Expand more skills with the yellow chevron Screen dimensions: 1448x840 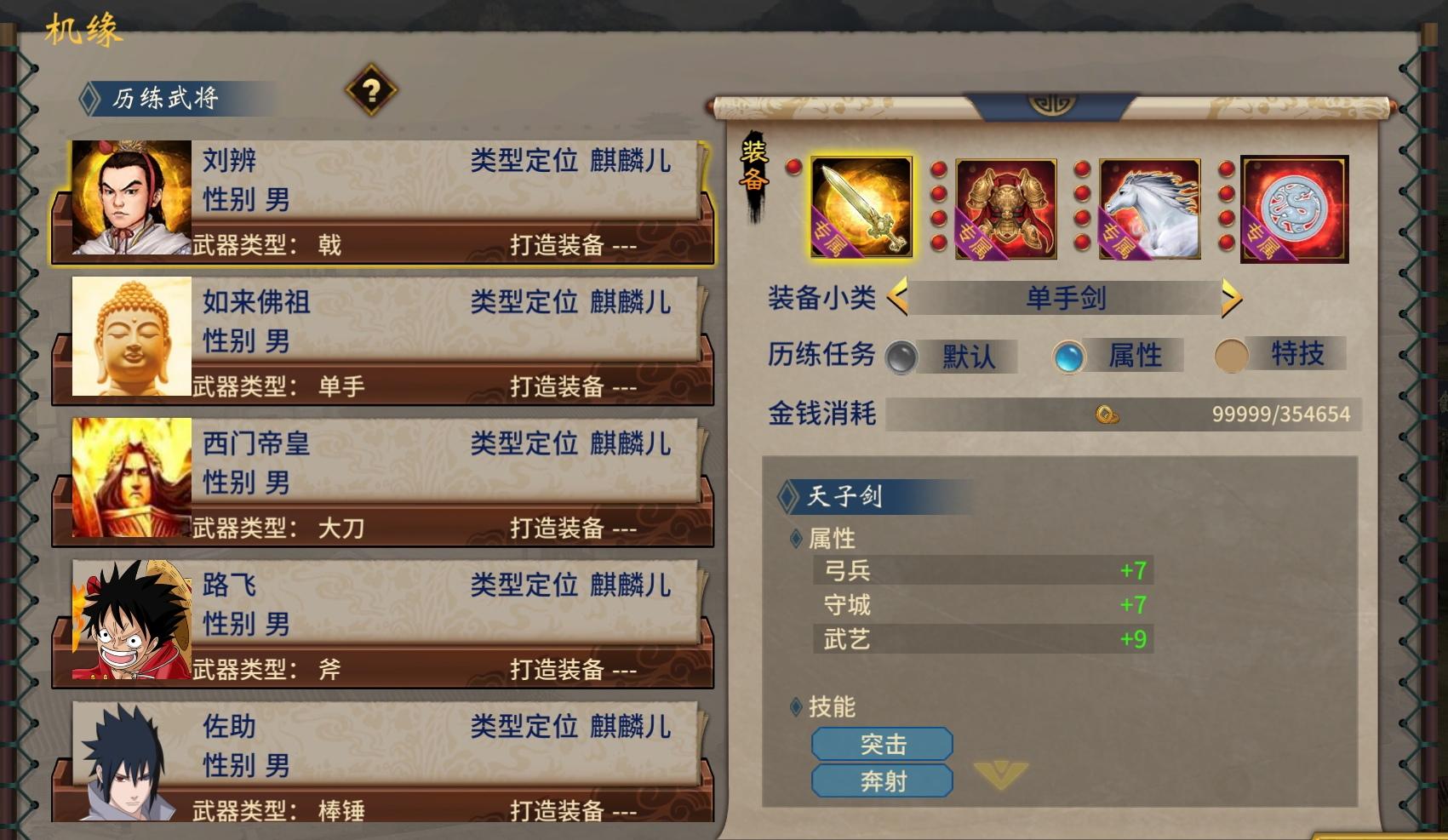(1003, 778)
